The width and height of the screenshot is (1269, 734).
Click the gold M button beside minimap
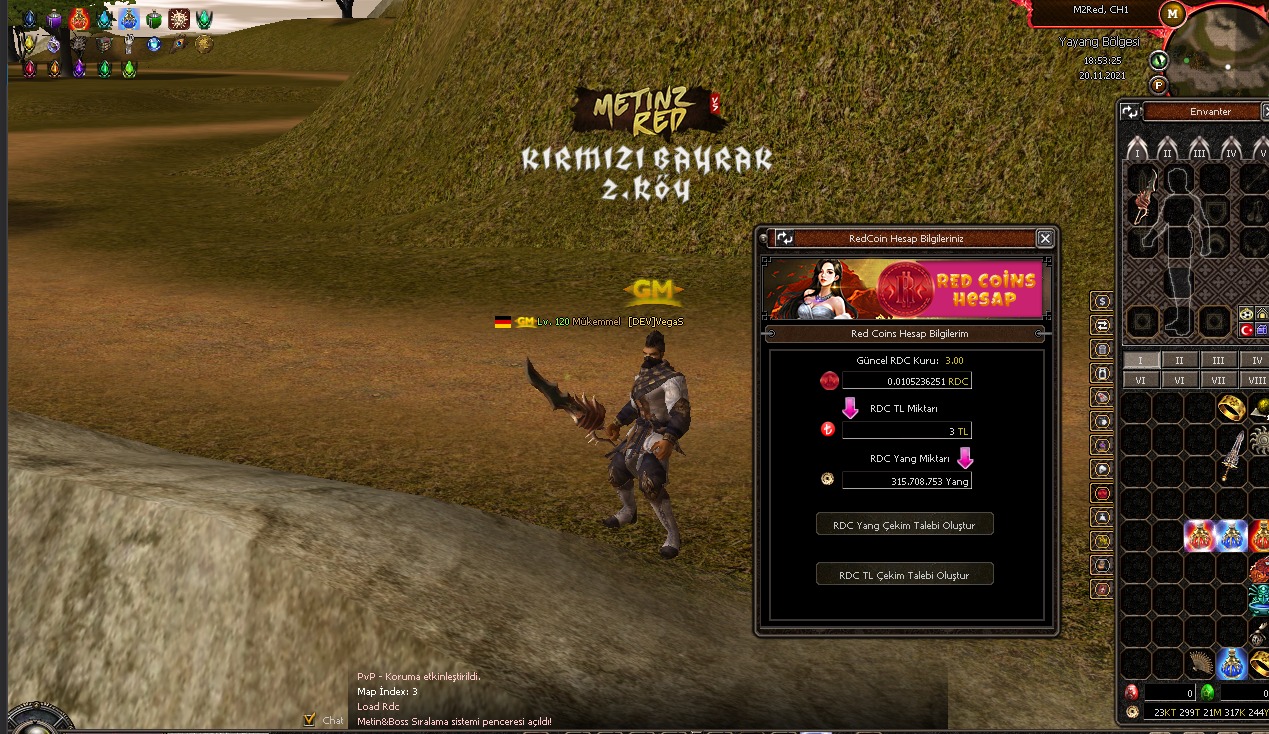(x=1172, y=13)
